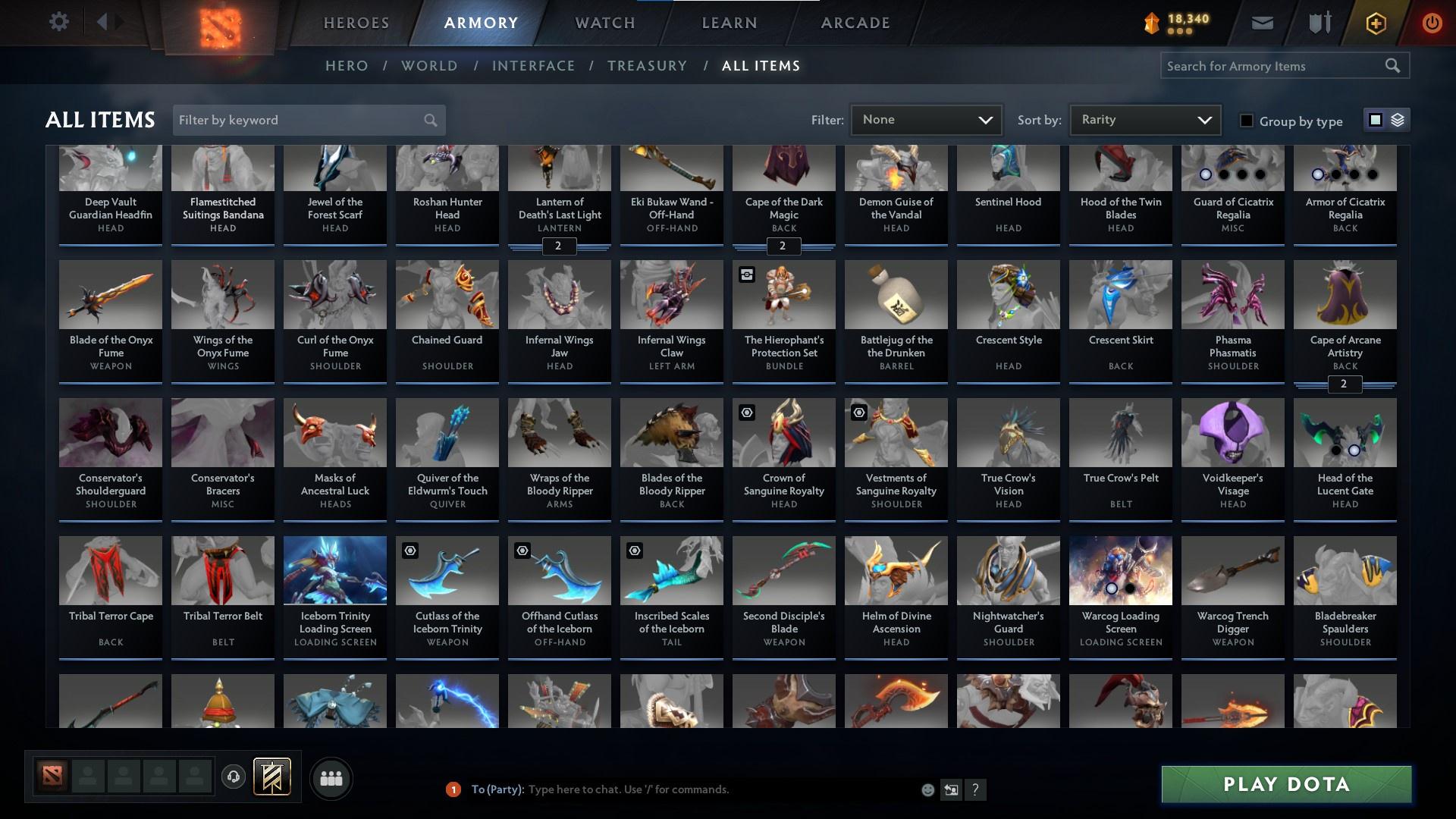Switch to stacked item view with the layers toggle

(1398, 120)
